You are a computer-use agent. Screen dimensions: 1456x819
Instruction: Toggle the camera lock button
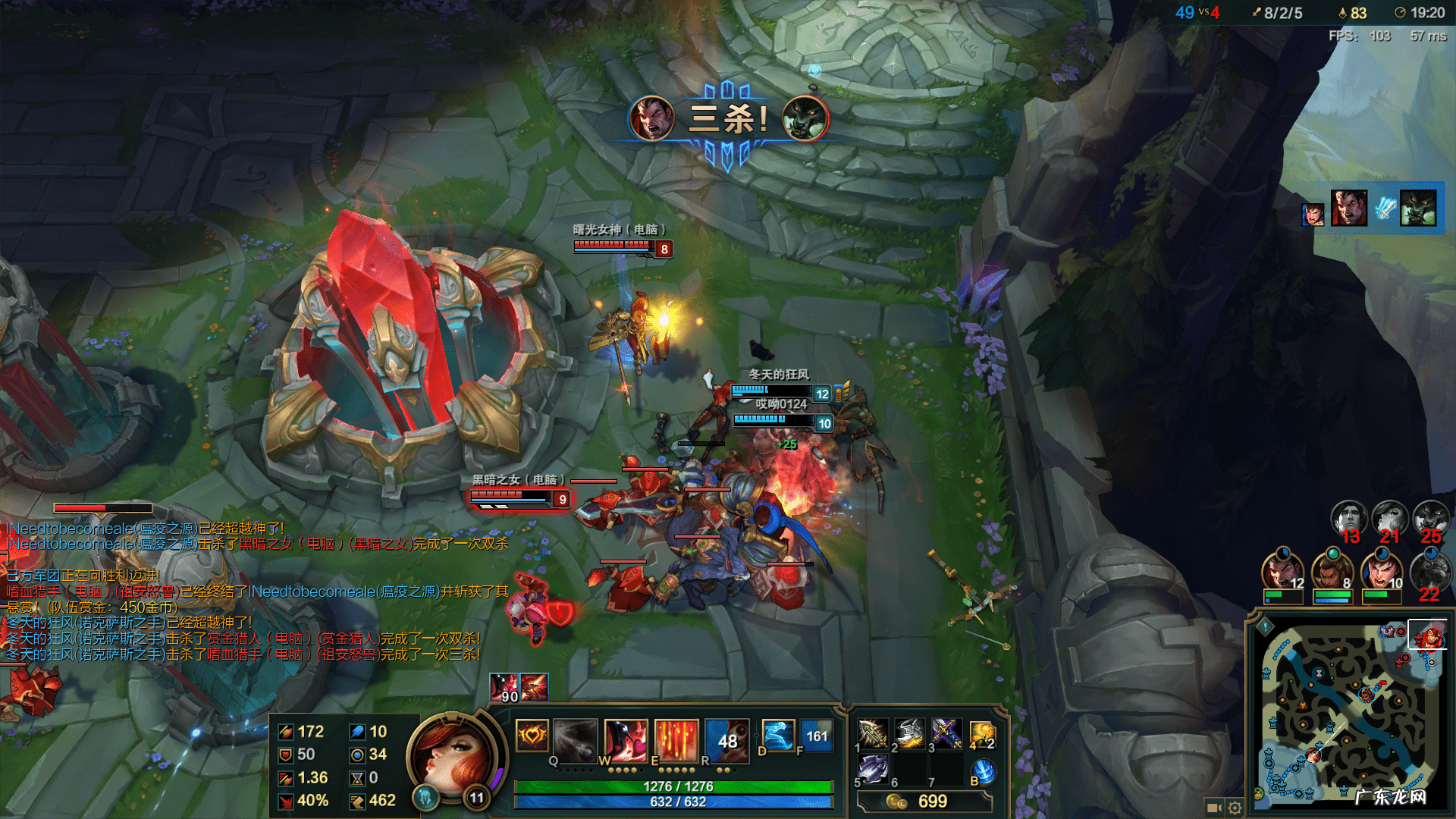point(1213,808)
